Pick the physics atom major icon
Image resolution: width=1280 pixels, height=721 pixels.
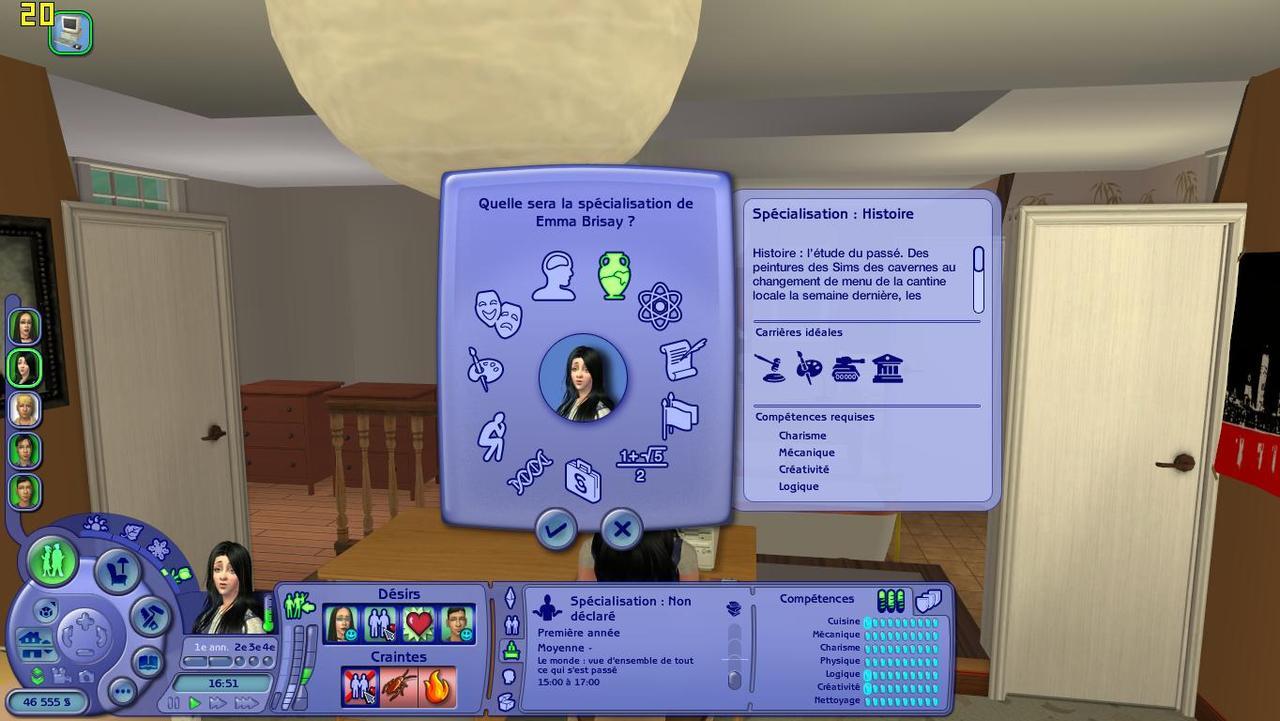point(660,305)
